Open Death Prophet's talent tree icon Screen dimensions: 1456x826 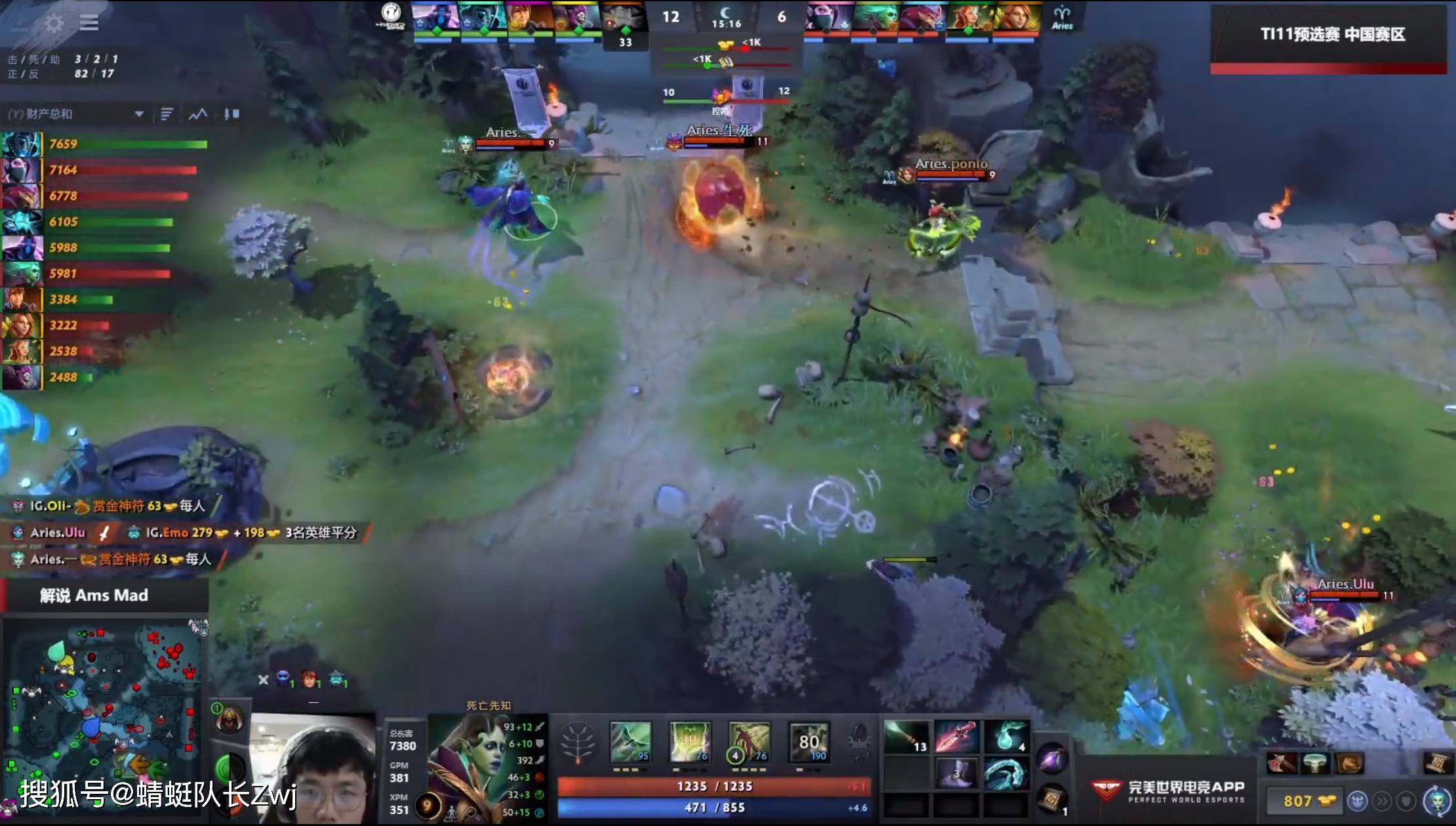click(x=579, y=743)
